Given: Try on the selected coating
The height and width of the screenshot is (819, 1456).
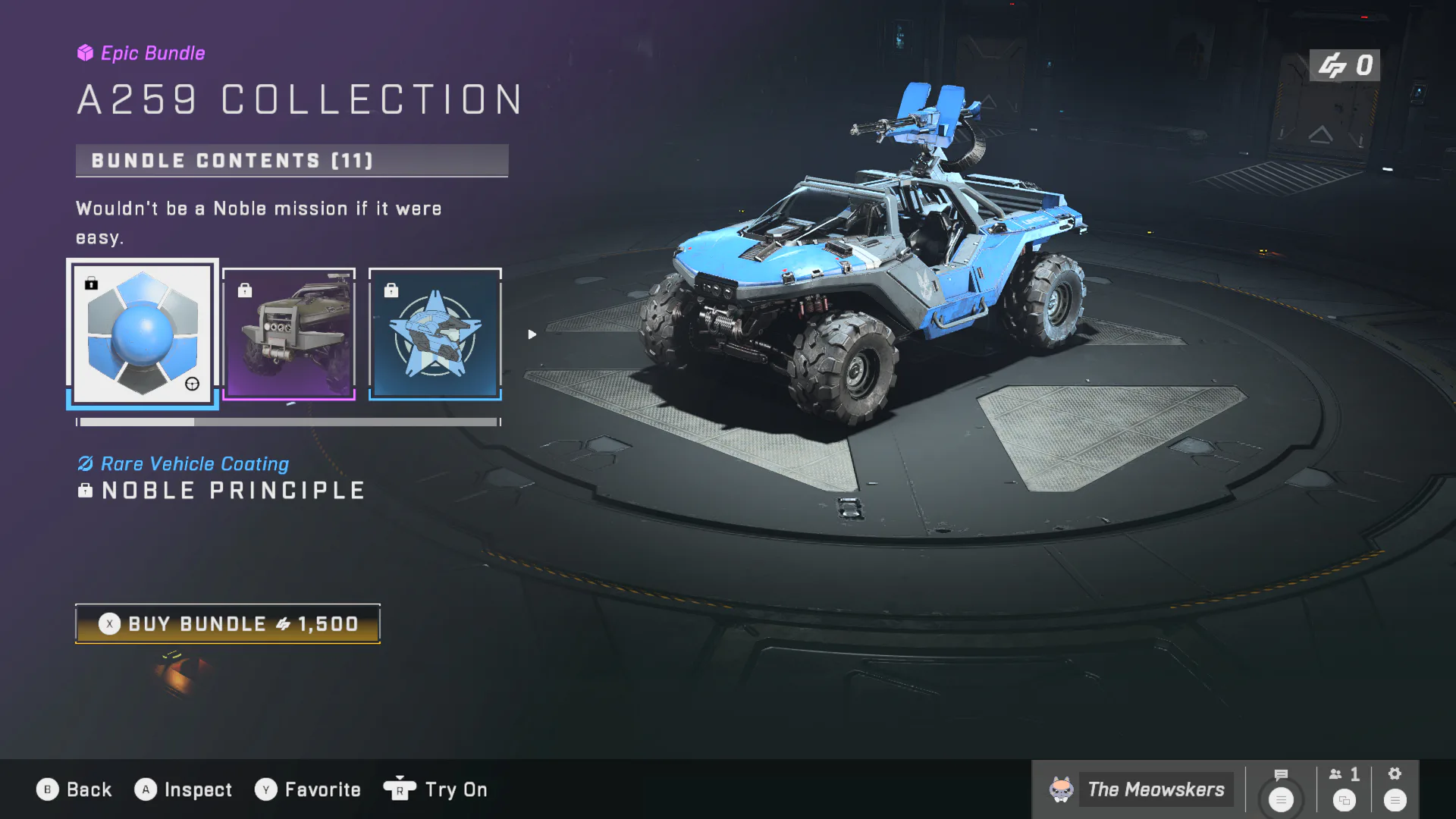Looking at the screenshot, I should (x=436, y=789).
